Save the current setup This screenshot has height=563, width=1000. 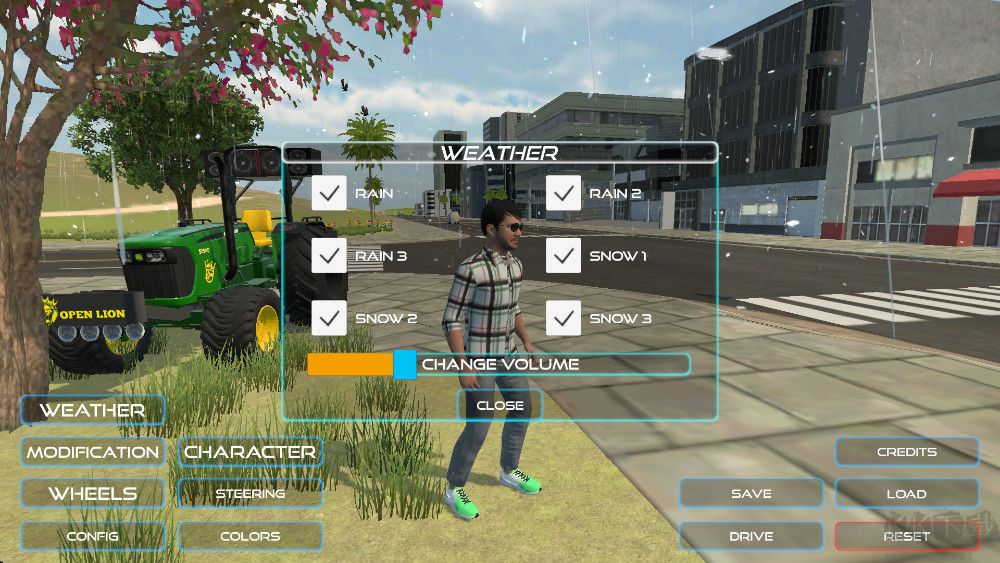751,494
